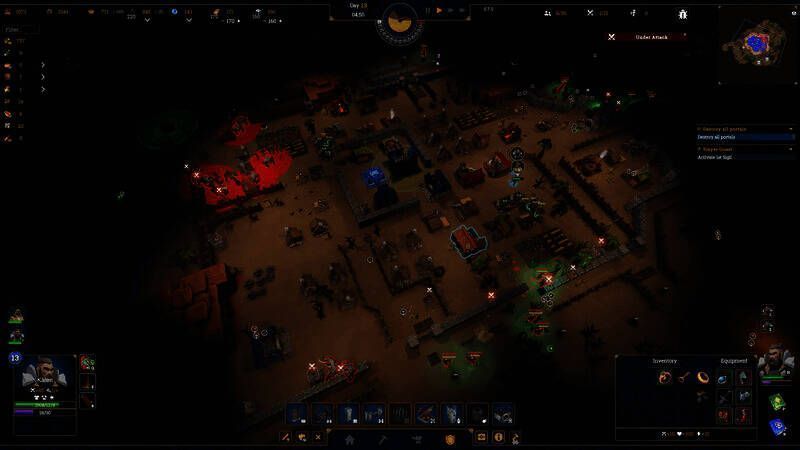Open the green spellbook icon
The height and width of the screenshot is (450, 800).
pos(777,402)
